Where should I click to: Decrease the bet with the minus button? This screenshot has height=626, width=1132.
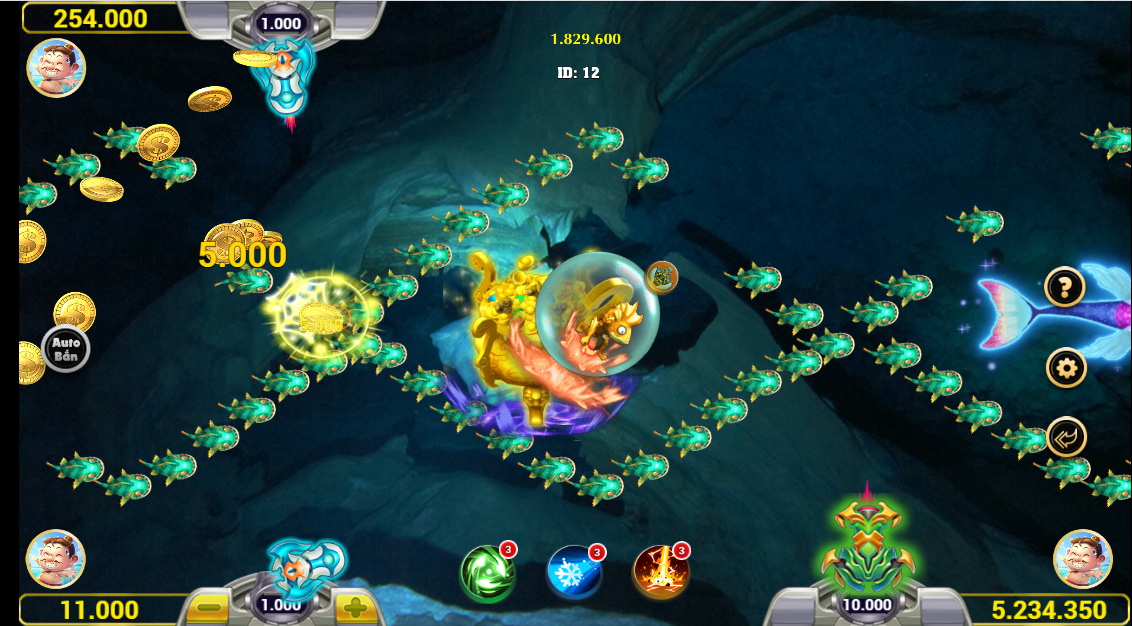(209, 606)
